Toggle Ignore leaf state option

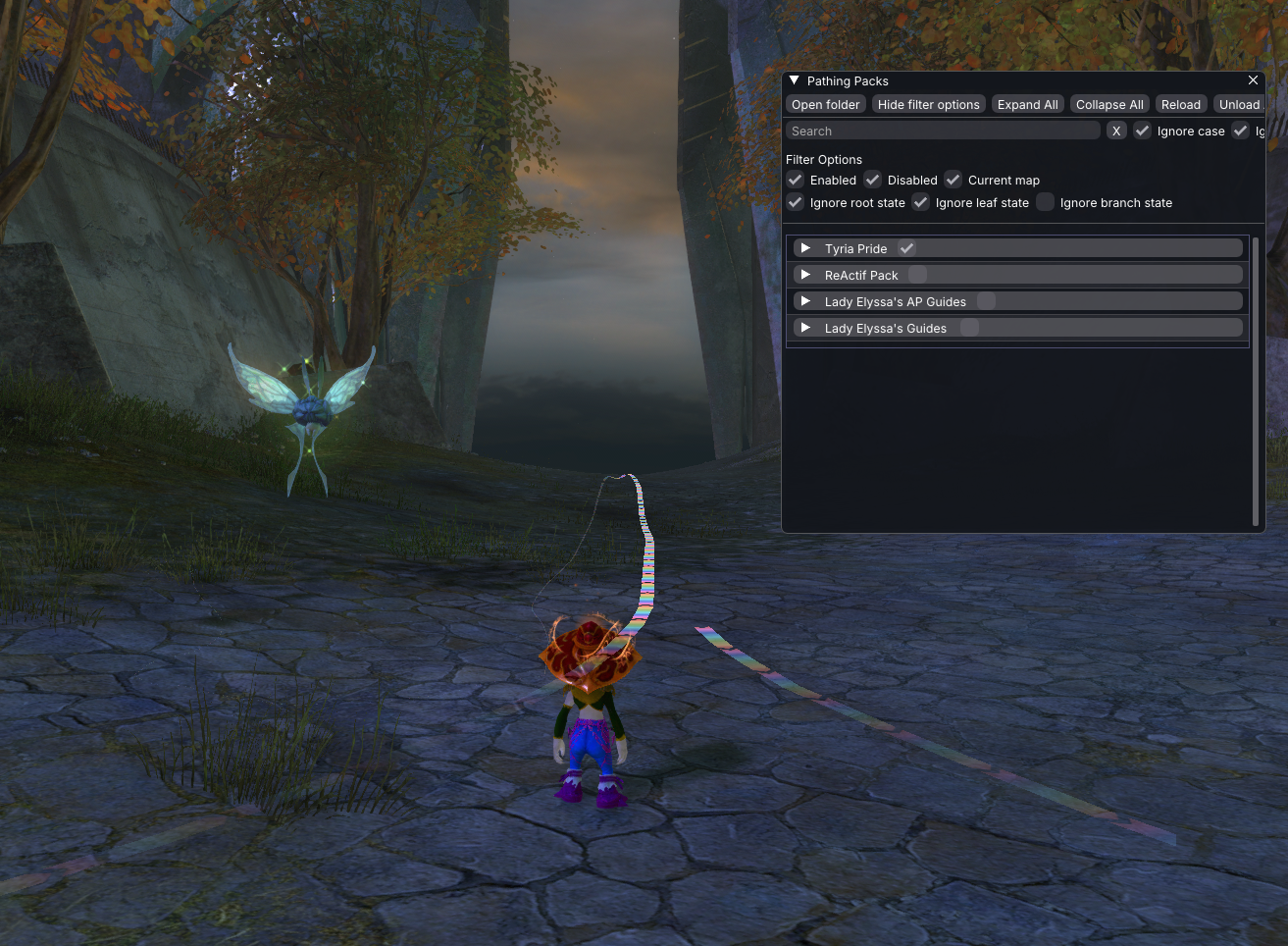click(x=921, y=203)
